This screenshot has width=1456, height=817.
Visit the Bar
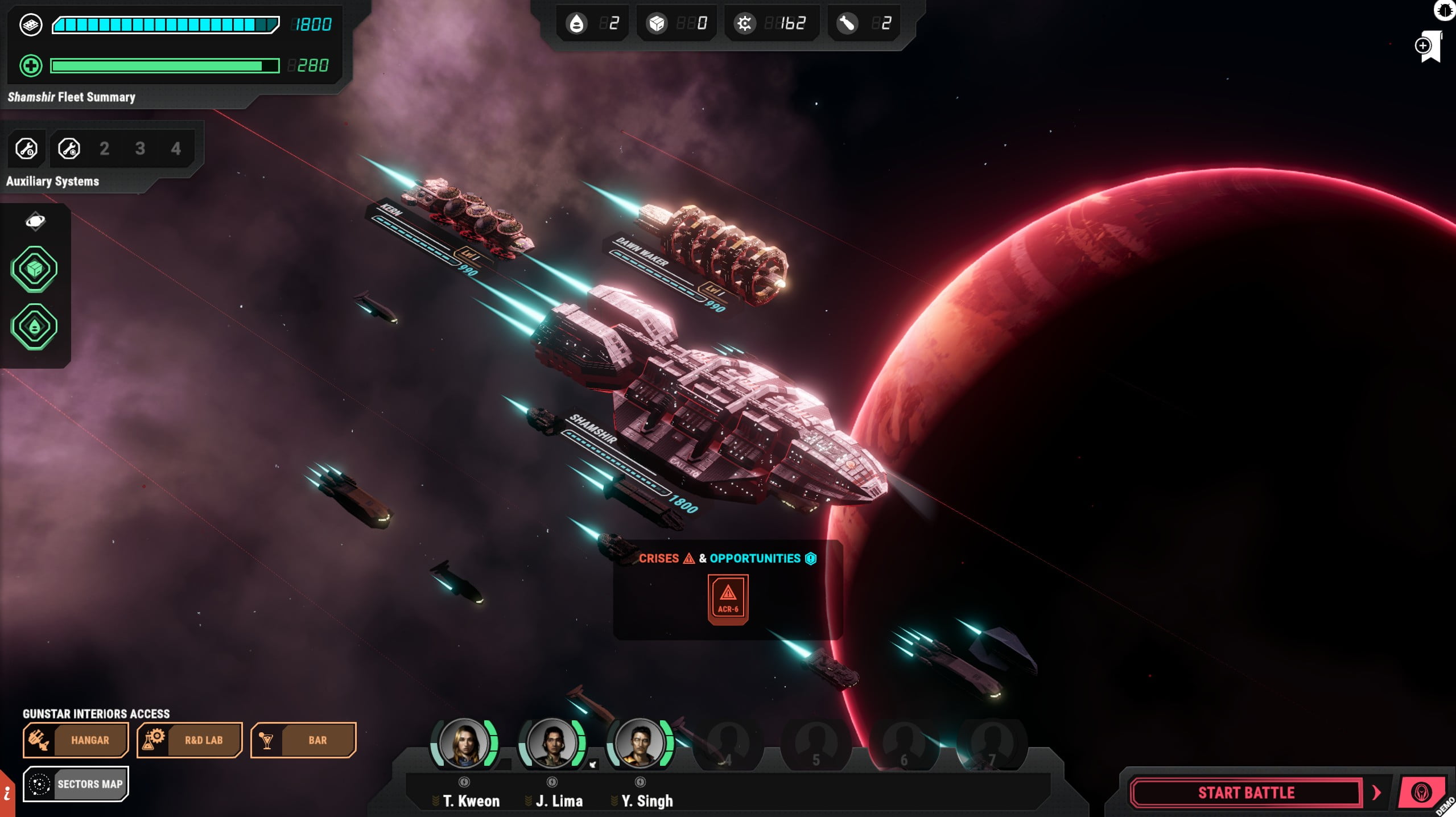[x=303, y=740]
